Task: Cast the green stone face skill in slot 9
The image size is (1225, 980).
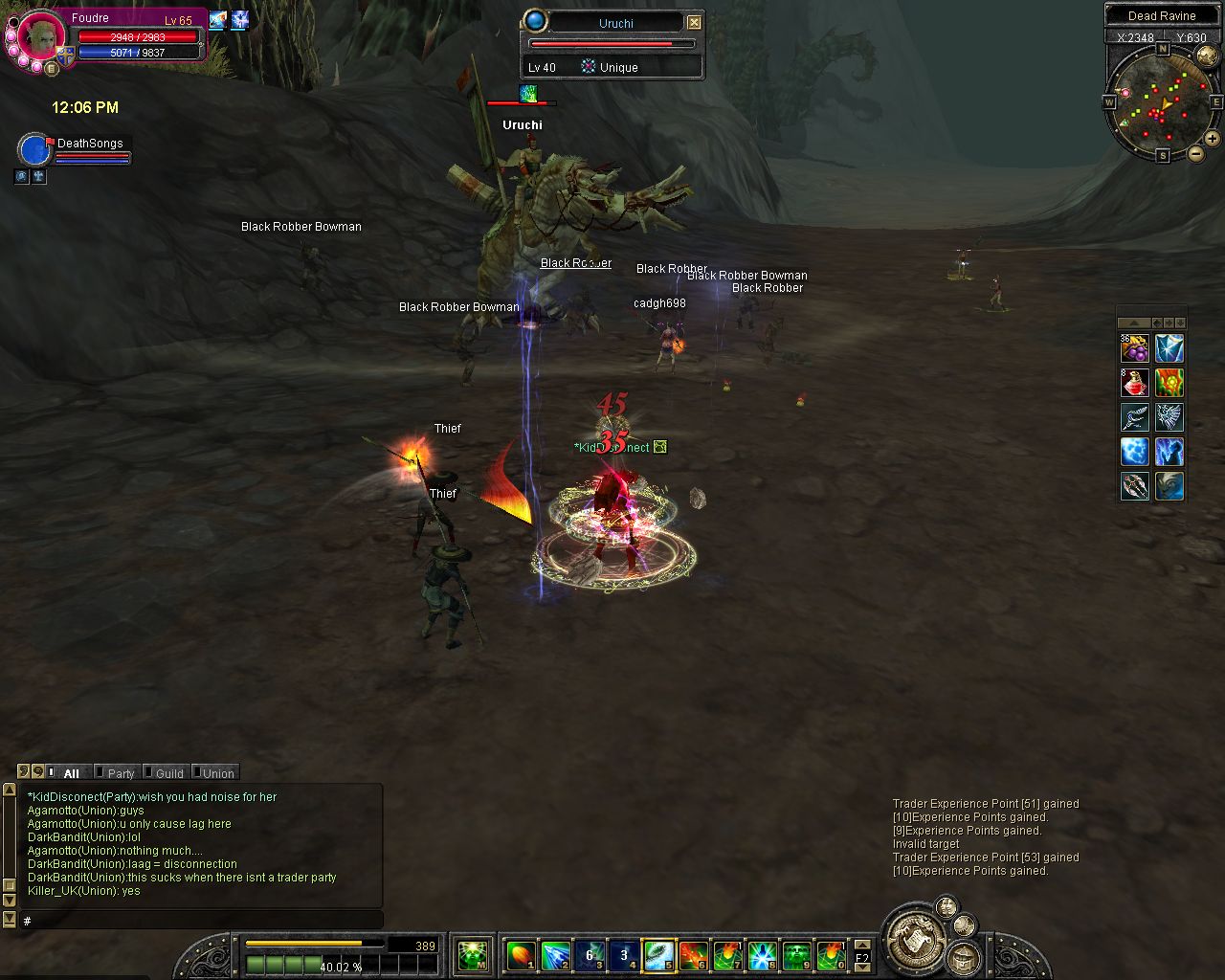Action: point(797,954)
